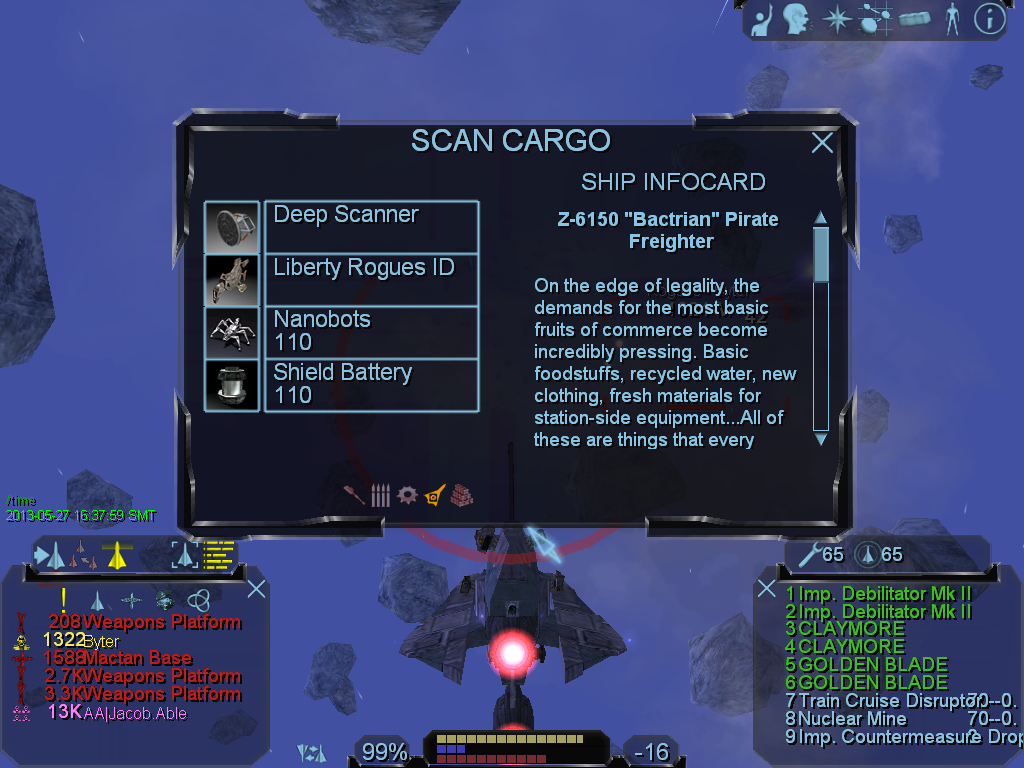Select the Liberty Rogues ID row

pyautogui.click(x=371, y=279)
